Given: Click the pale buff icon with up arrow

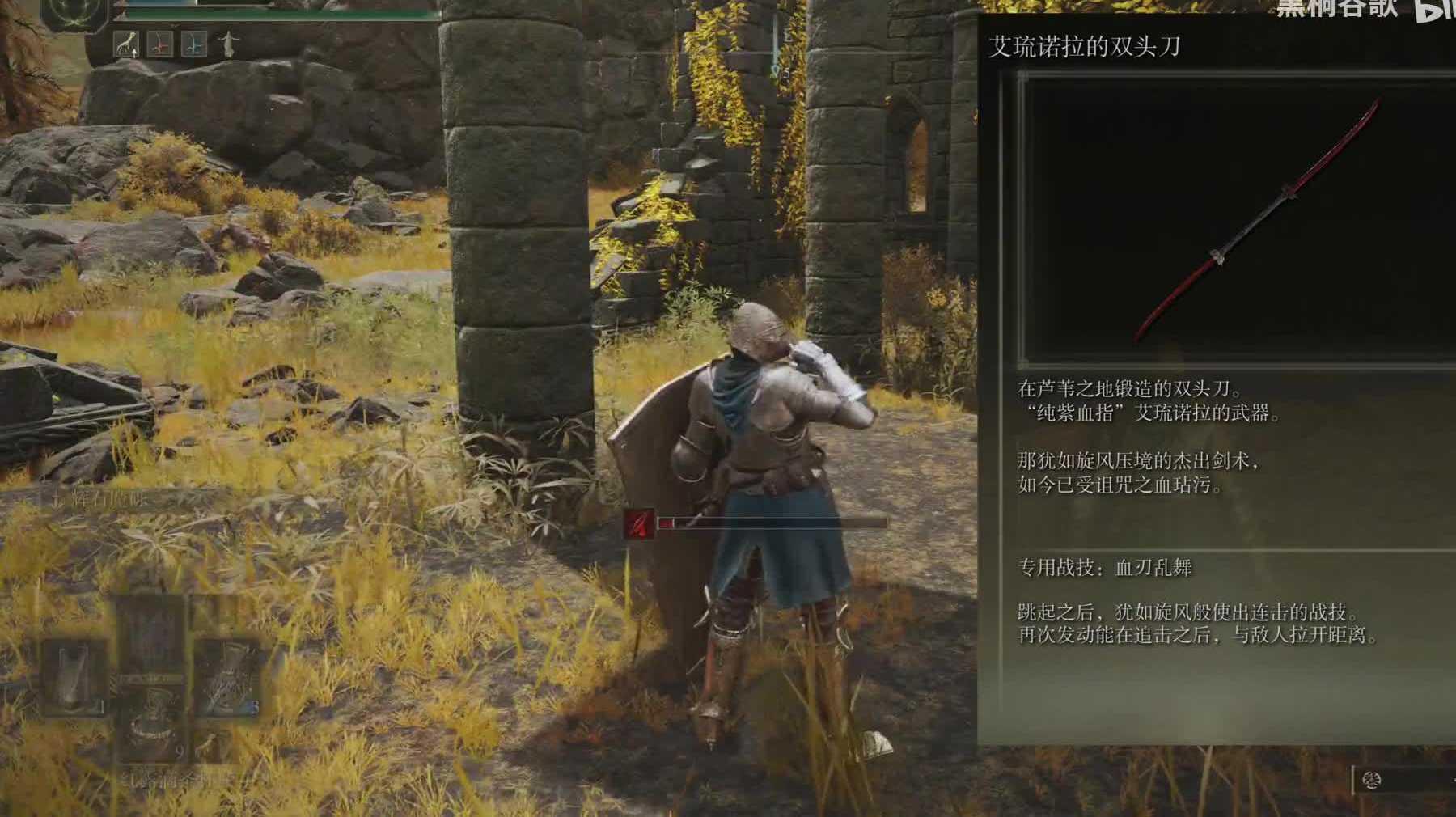Looking at the screenshot, I should [125, 44].
